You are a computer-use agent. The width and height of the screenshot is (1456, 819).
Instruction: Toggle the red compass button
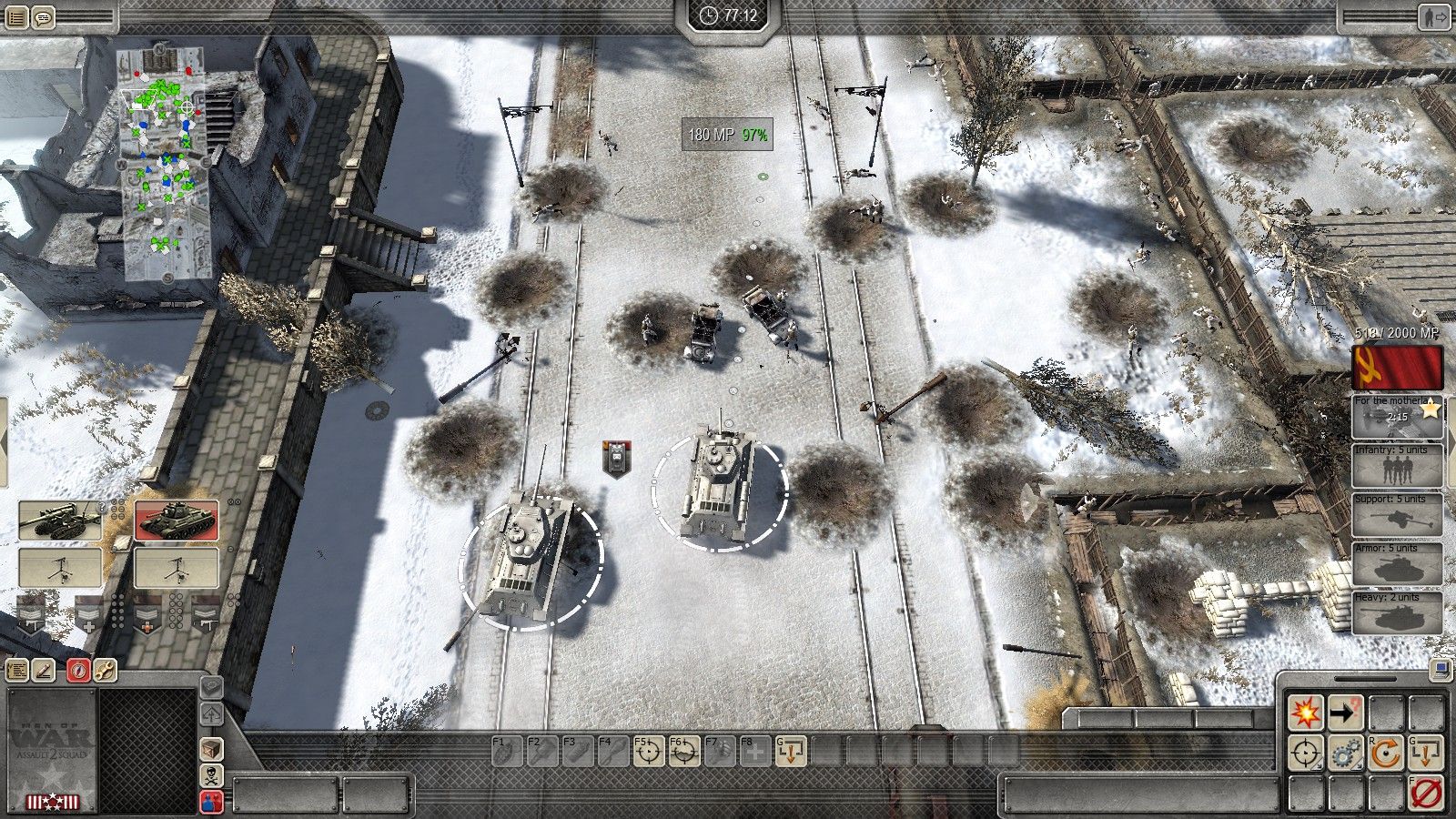pyautogui.click(x=77, y=671)
